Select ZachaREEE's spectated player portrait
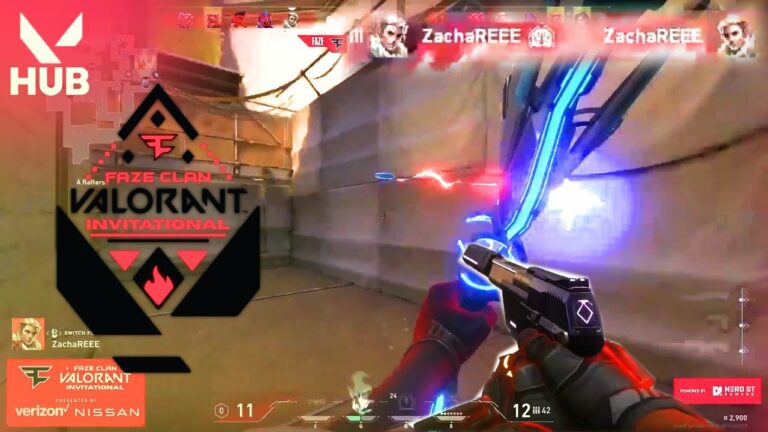The height and width of the screenshot is (432, 768). tap(27, 334)
